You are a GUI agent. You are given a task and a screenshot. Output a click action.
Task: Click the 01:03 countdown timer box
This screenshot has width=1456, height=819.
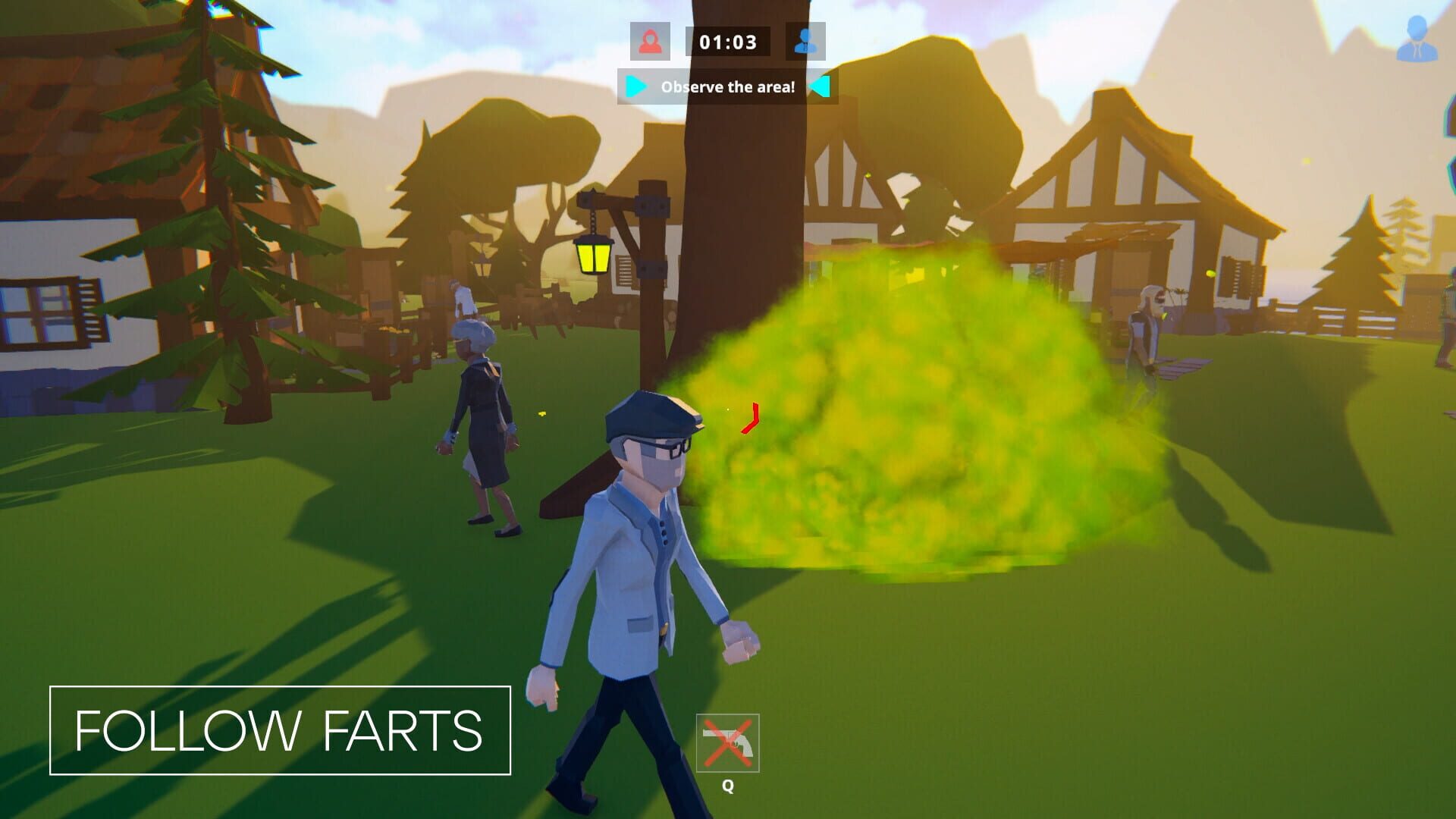727,42
